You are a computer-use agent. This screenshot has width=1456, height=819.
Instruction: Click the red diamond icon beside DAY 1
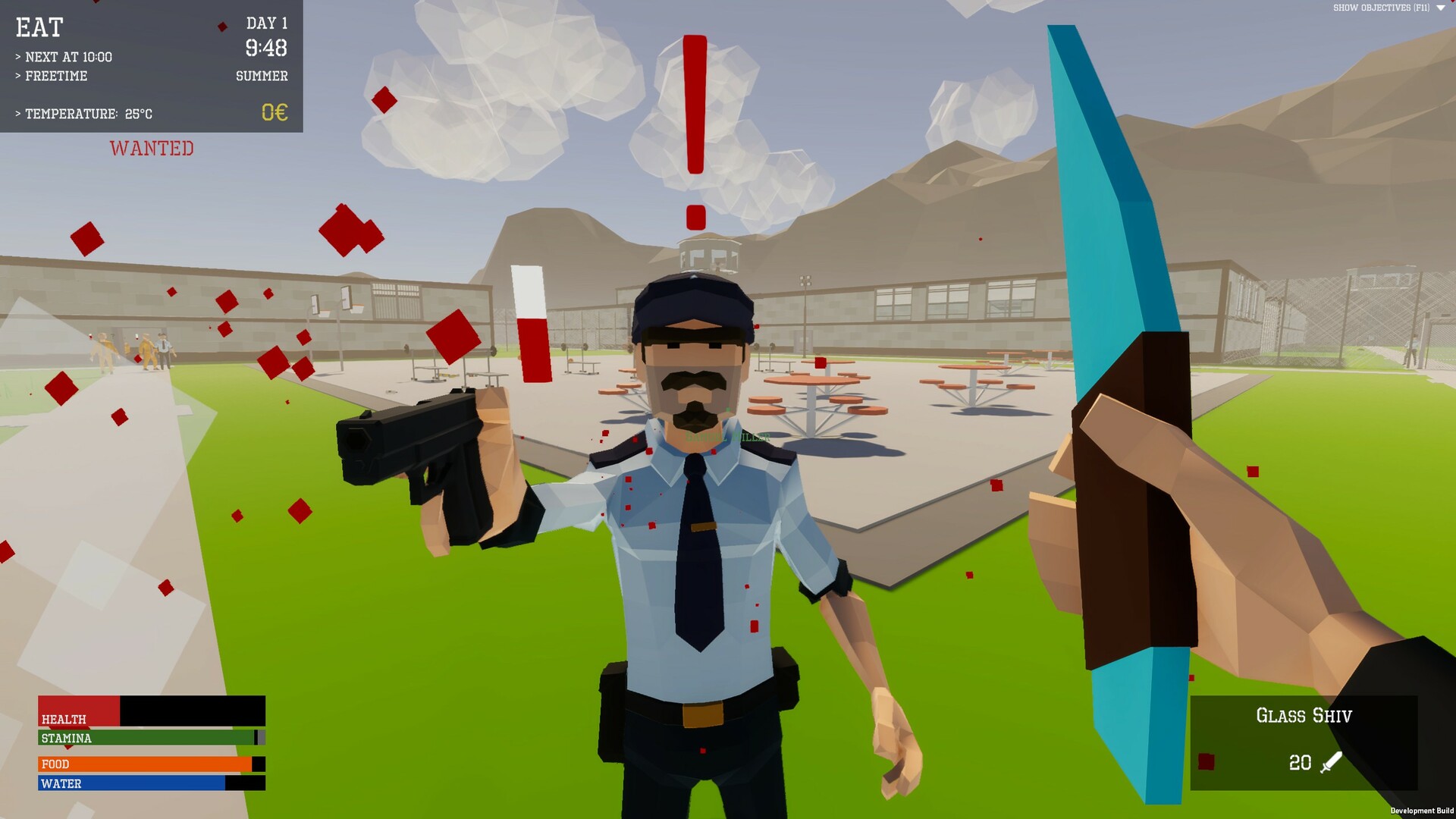click(221, 26)
